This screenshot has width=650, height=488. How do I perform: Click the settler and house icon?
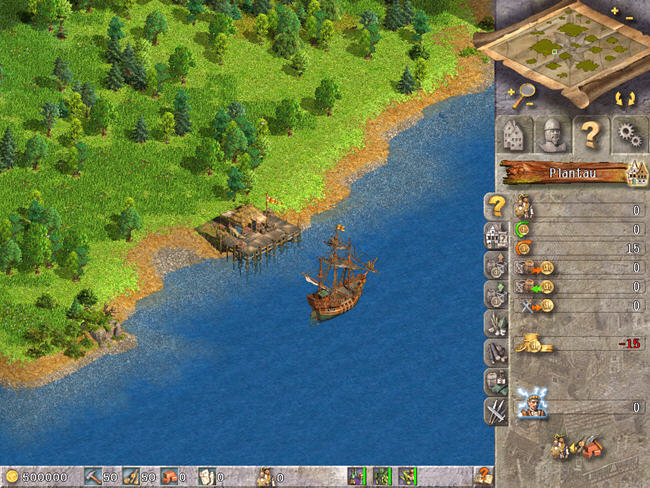click(x=573, y=446)
